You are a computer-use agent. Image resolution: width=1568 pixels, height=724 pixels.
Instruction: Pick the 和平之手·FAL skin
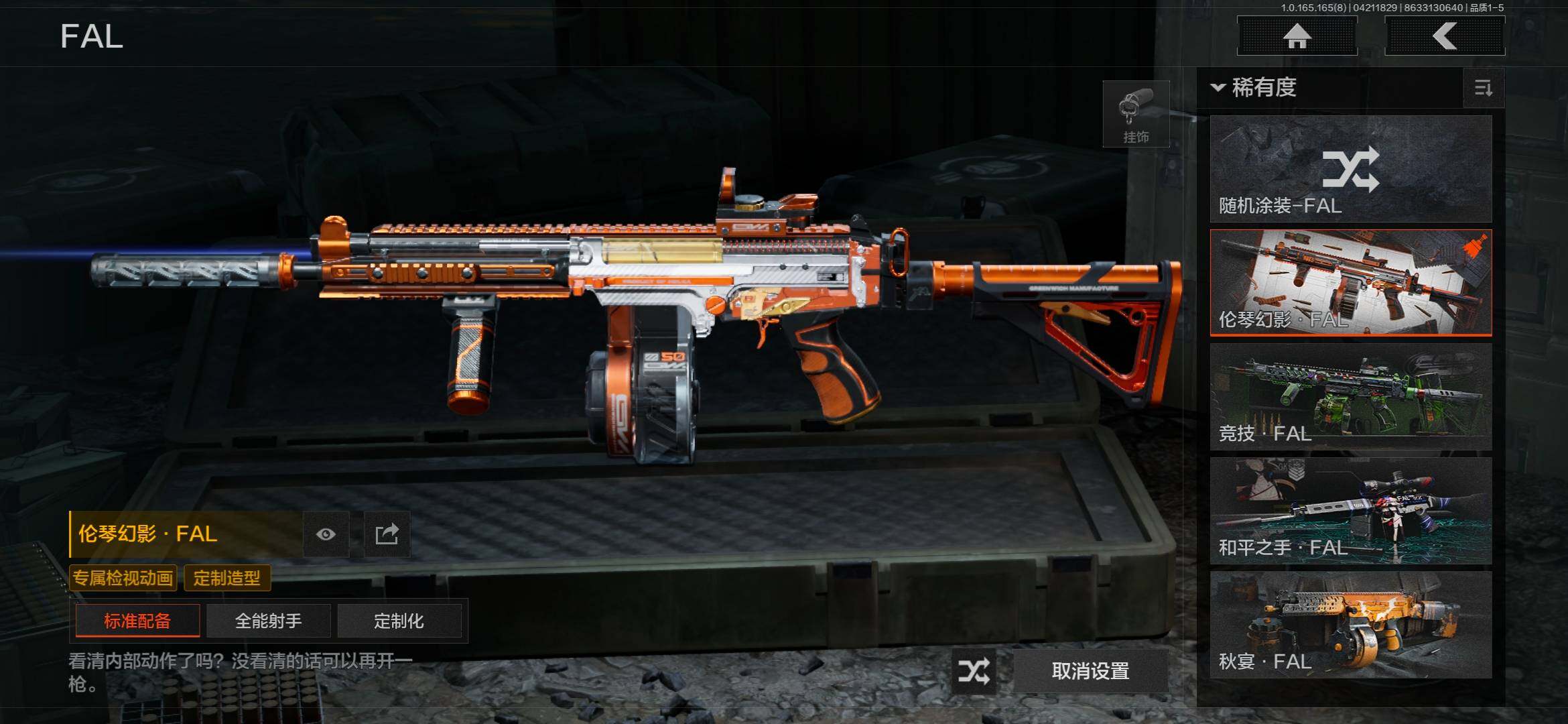[1351, 510]
